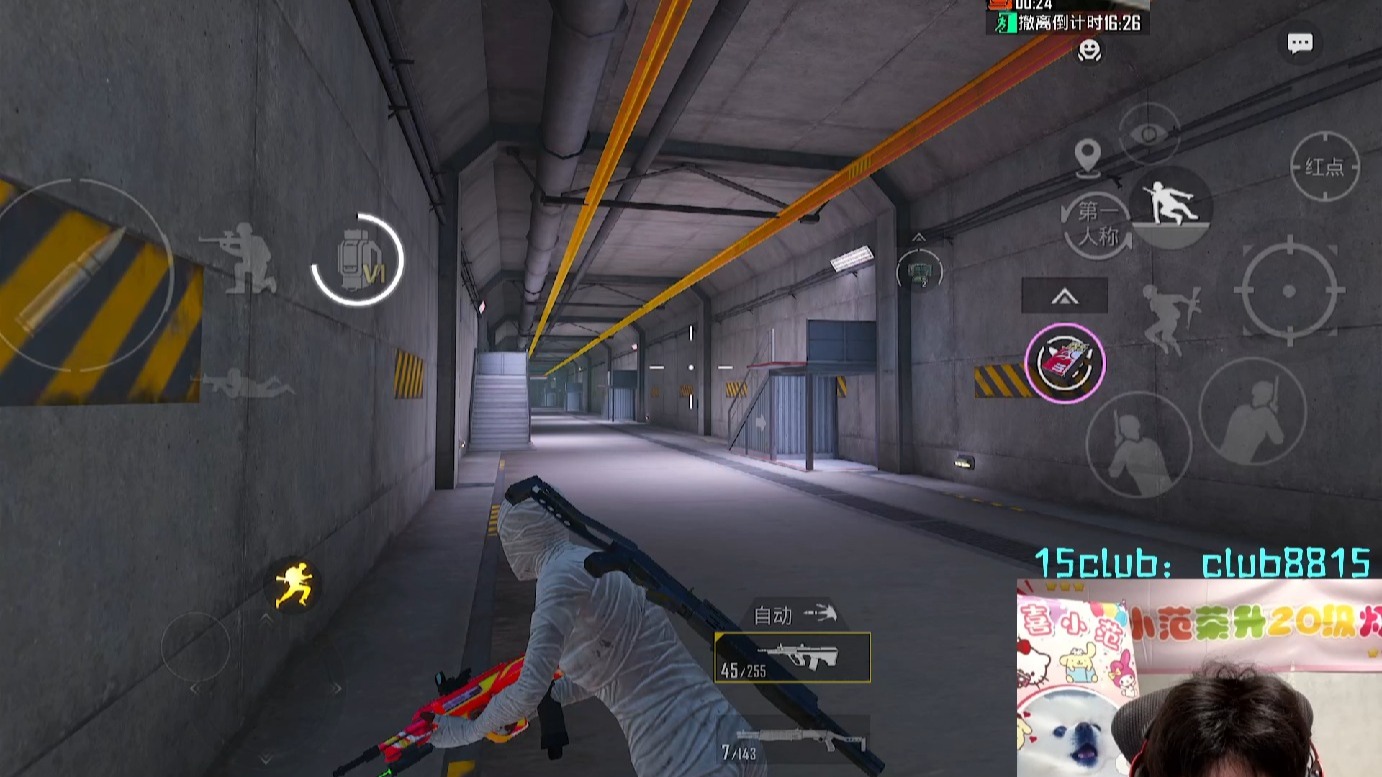Open the chat speech bubble
This screenshot has width=1382, height=777.
[1300, 43]
